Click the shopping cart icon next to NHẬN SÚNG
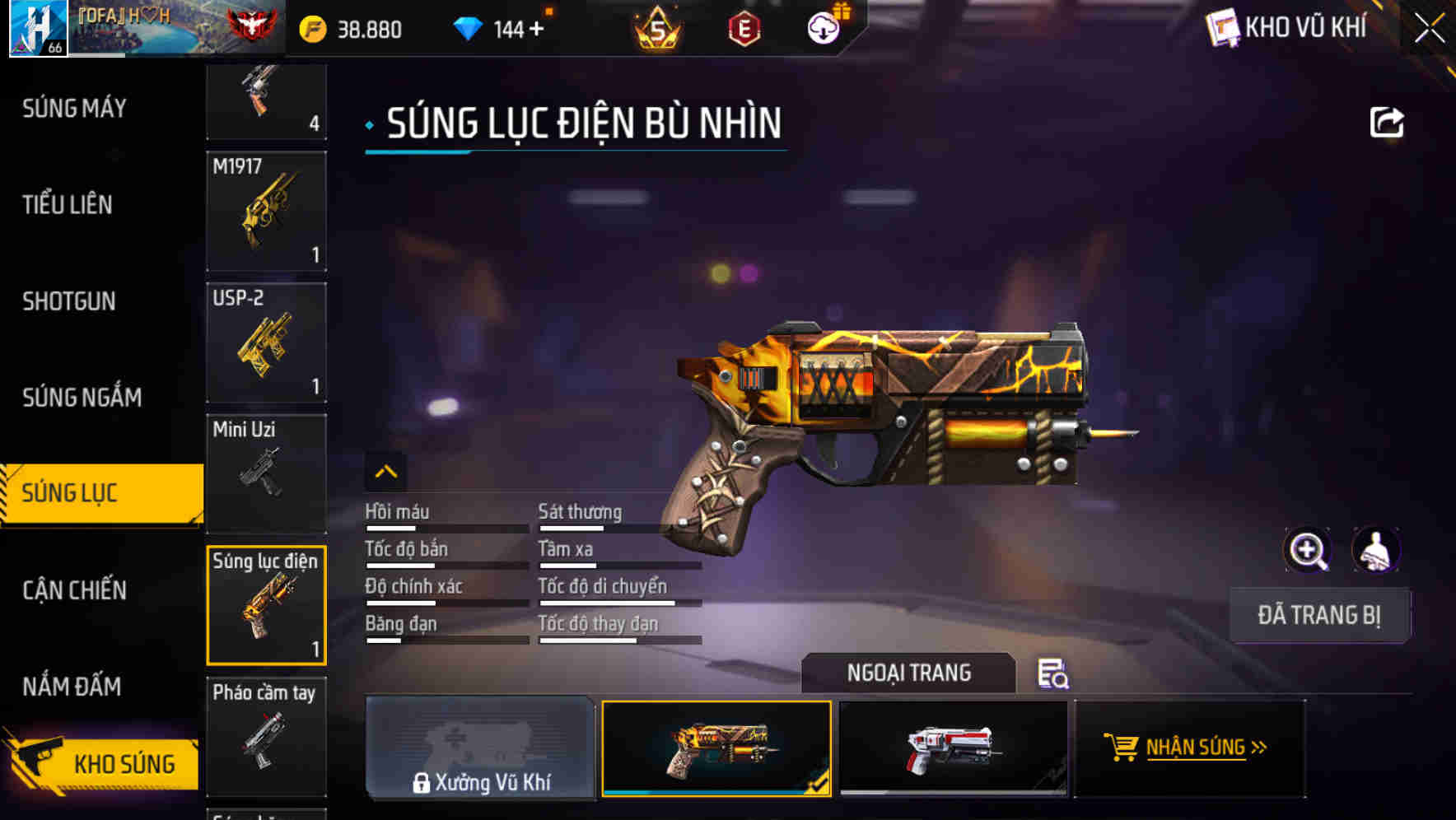 1121,748
